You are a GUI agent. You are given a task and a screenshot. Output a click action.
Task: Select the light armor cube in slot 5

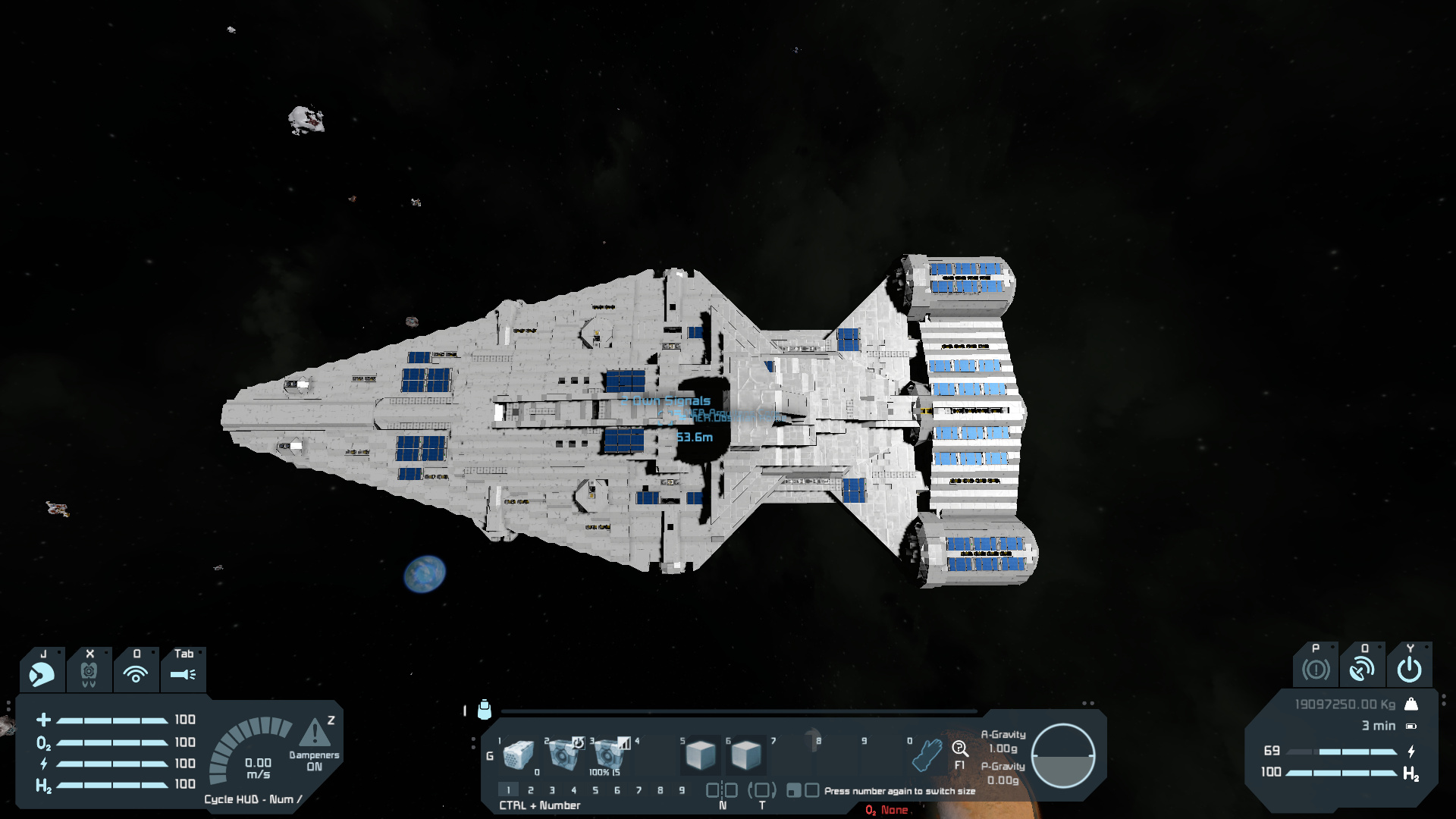coord(700,755)
